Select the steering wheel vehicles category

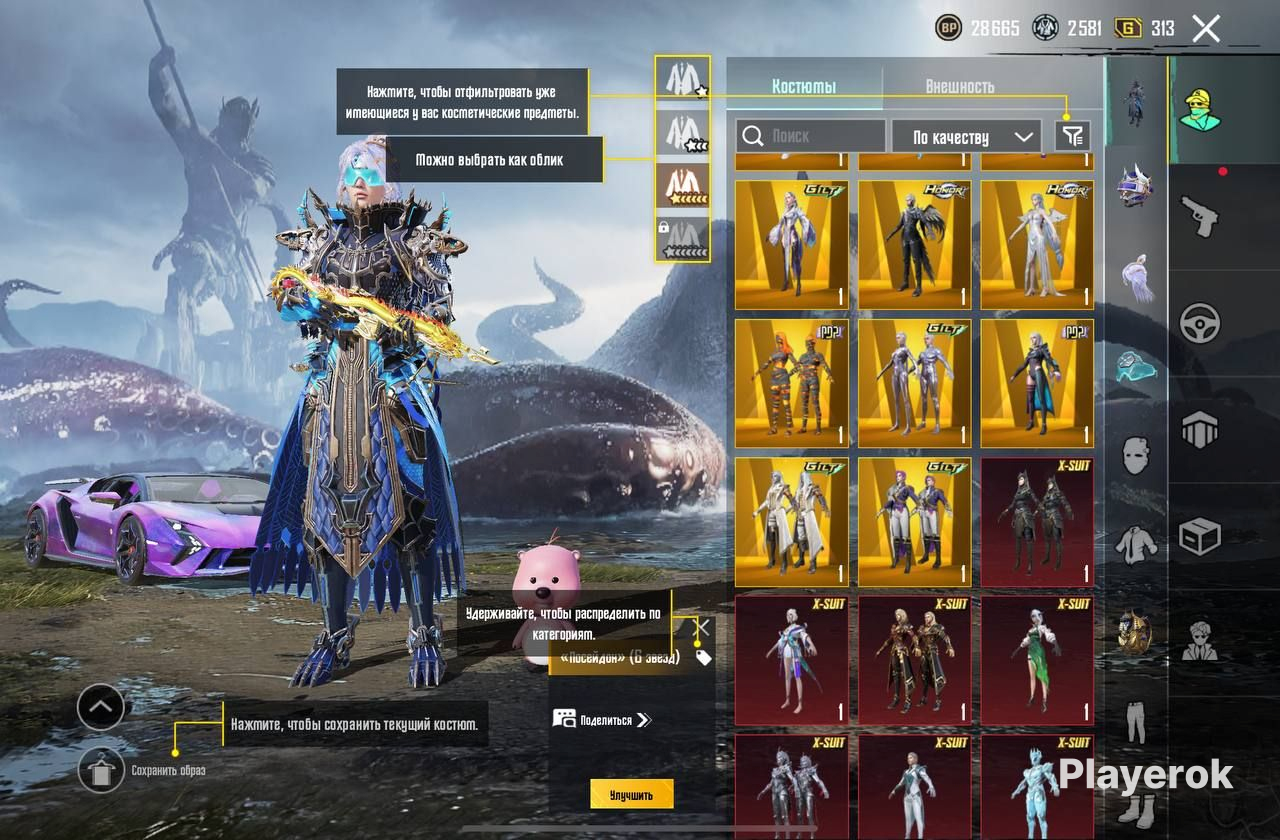coord(1199,323)
